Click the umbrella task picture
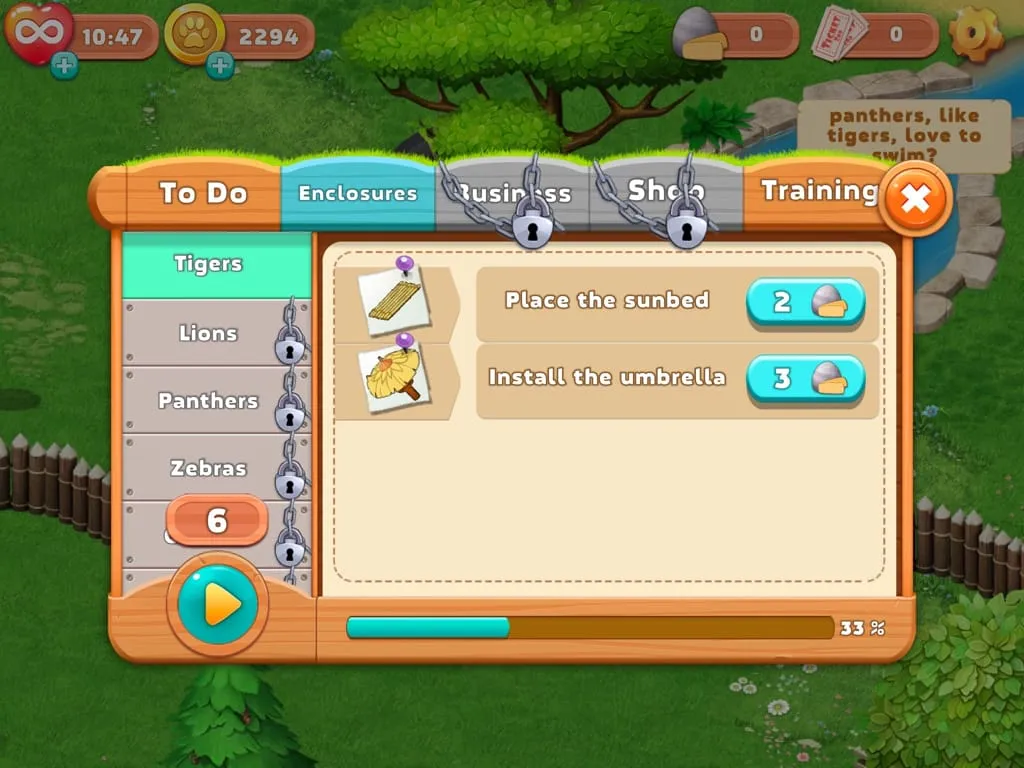 [395, 373]
